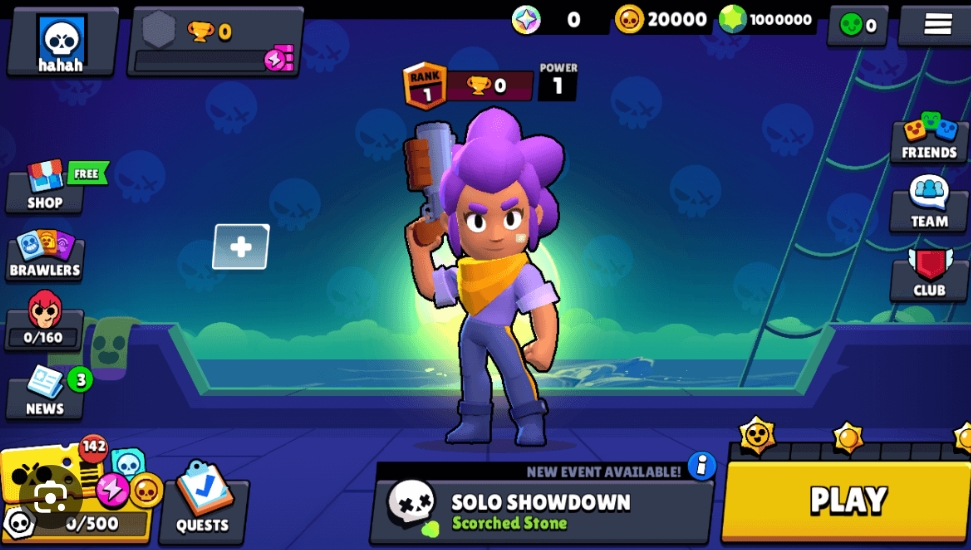Open the Brawlers collection

45,256
